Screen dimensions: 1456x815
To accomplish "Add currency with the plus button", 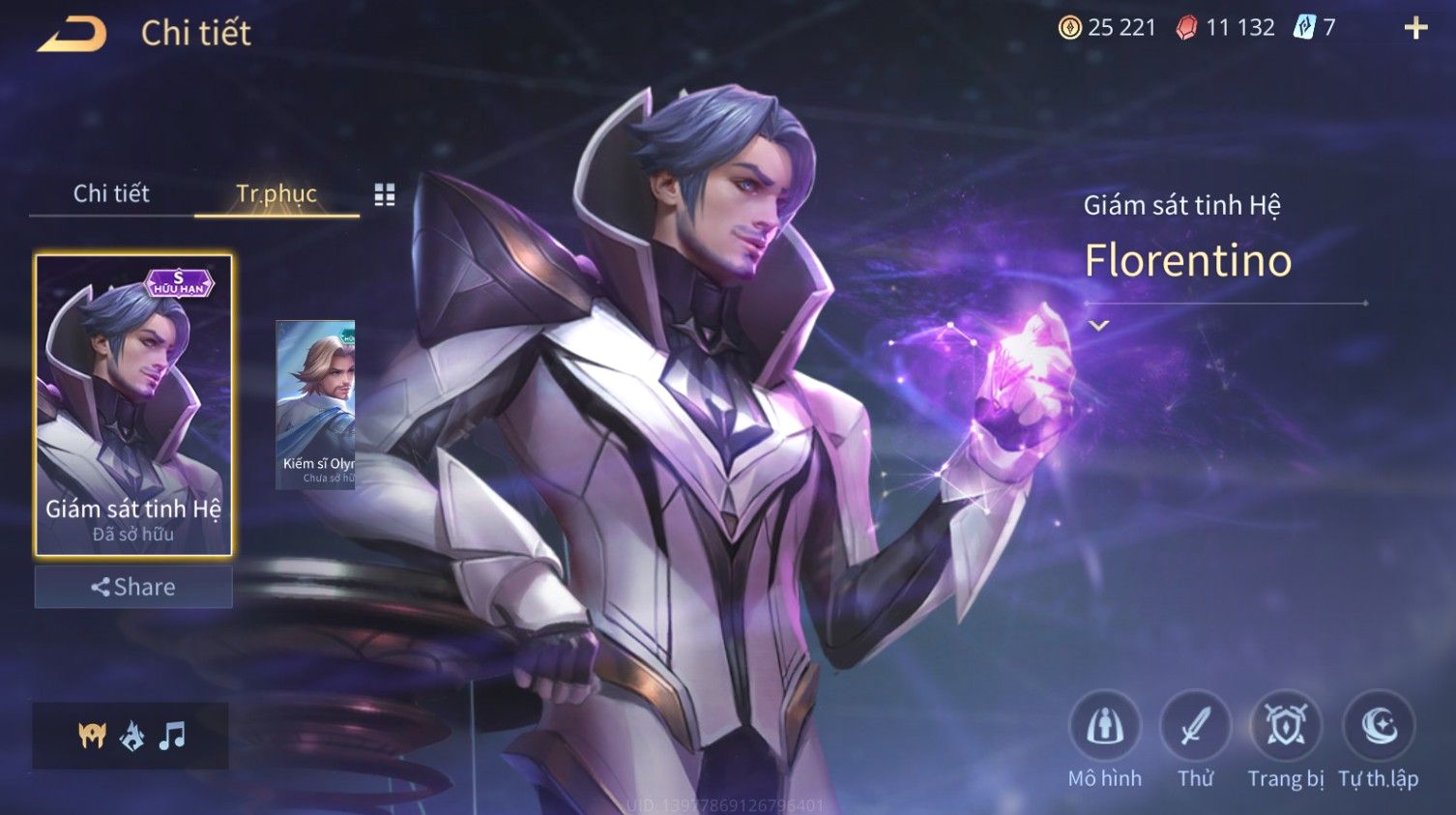I will (x=1415, y=28).
